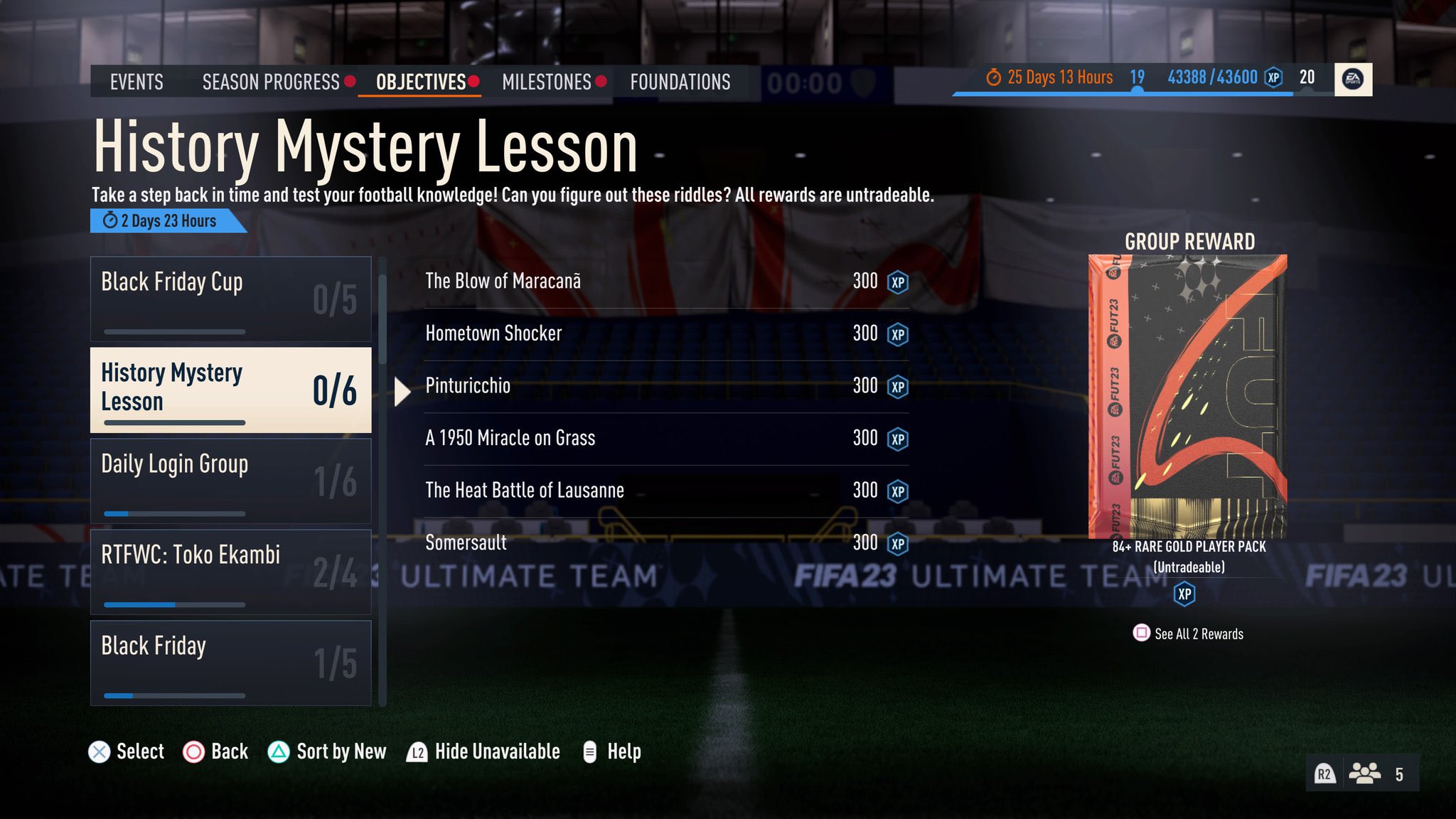This screenshot has width=1456, height=819.
Task: Click the square button icon beside See All 2 Rewards
Action: coord(1142,633)
